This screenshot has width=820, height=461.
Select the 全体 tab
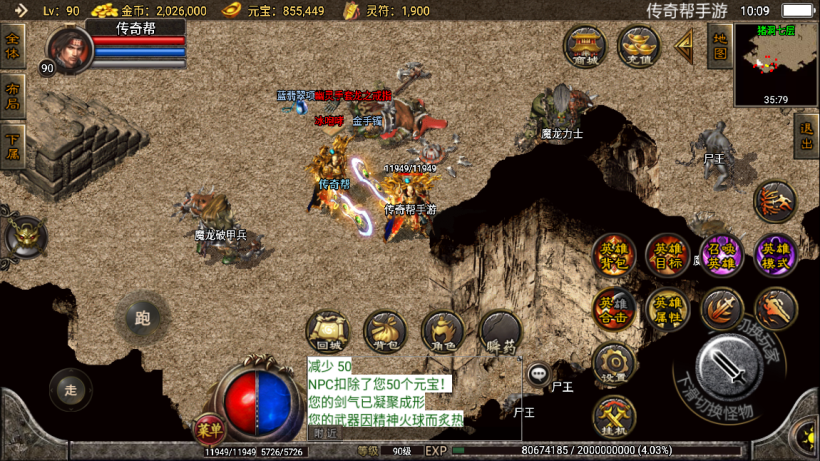pos(13,46)
